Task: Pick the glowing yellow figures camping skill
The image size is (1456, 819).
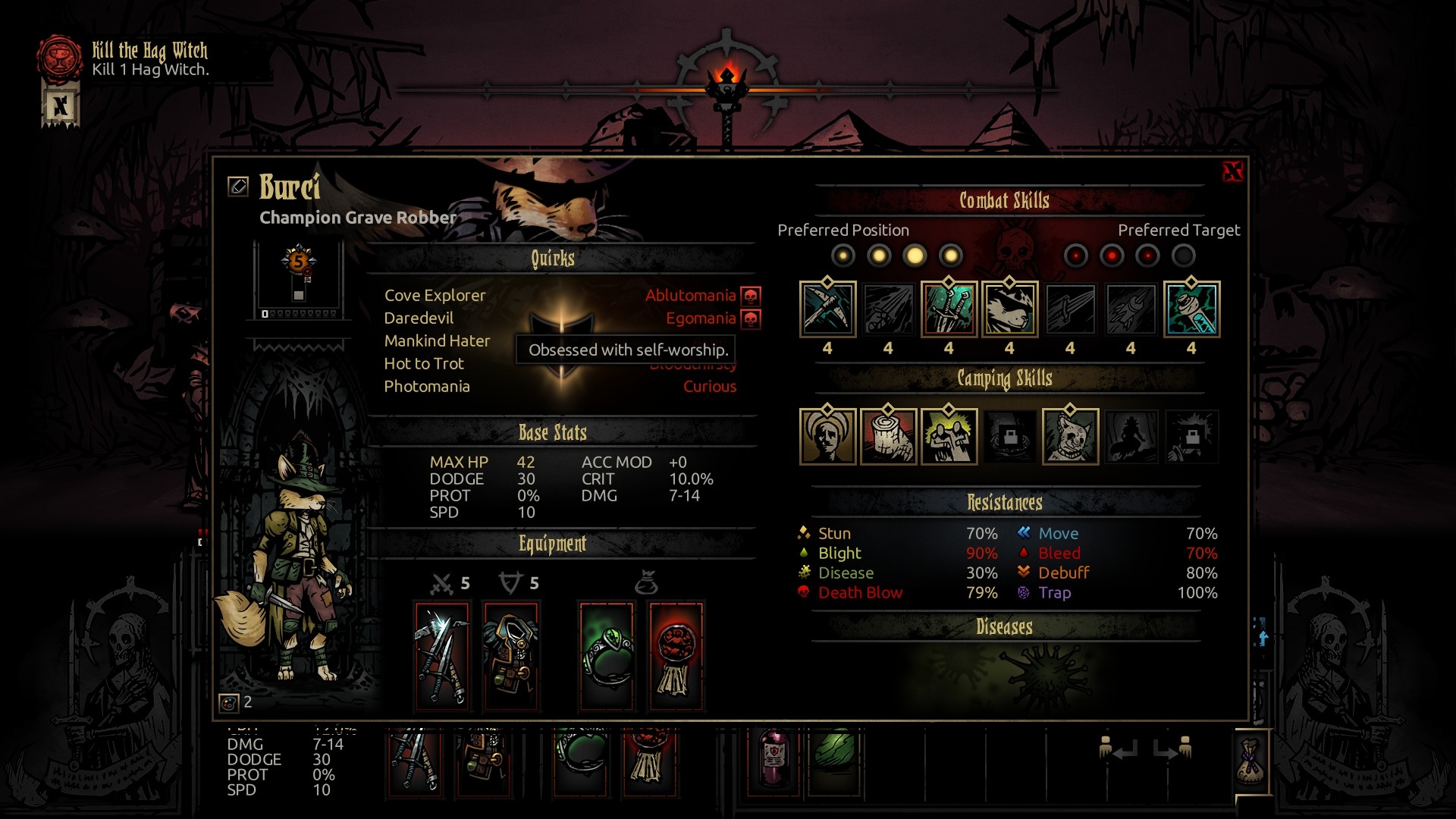Action: (x=949, y=437)
